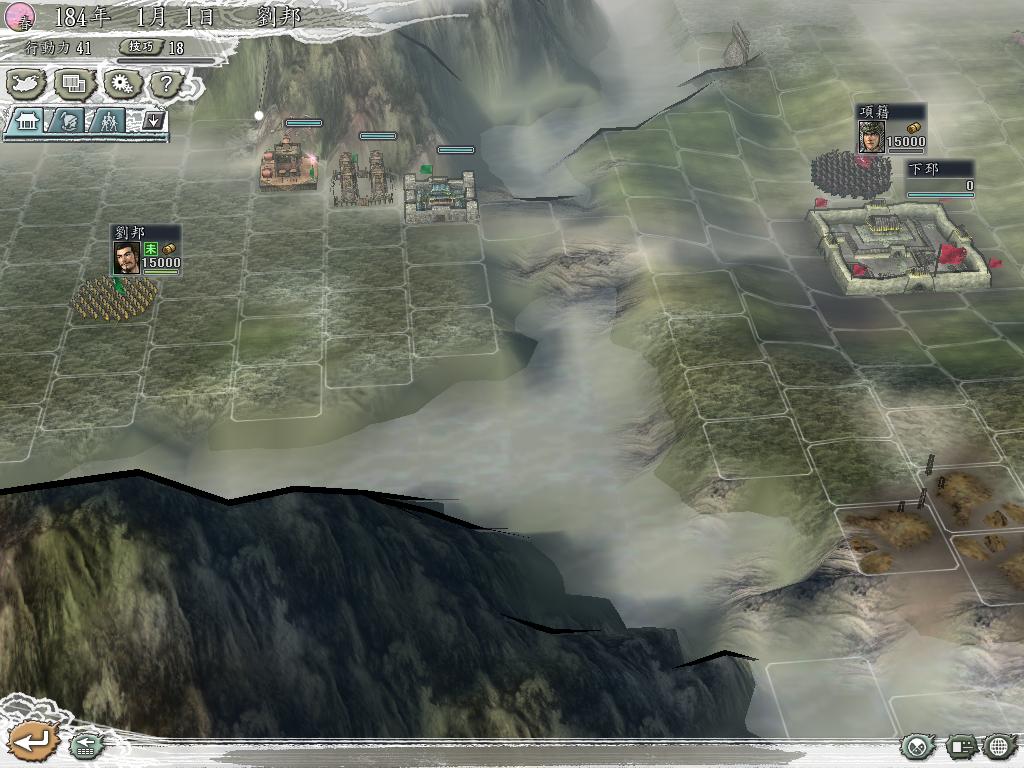The image size is (1024, 768).
Task: Click the green arrow grid button
Action: point(86,745)
